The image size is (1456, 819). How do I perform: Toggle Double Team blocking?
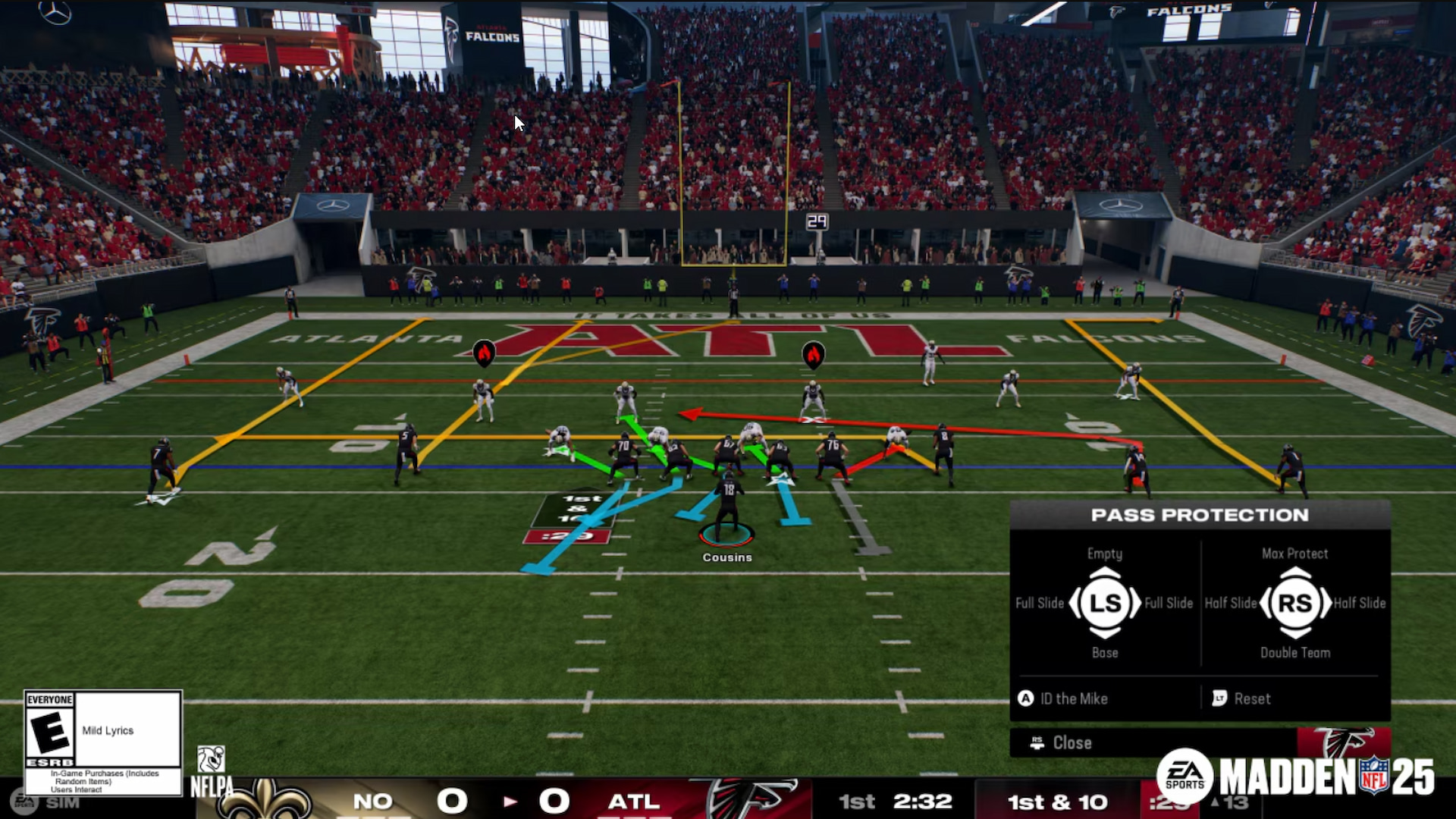click(1295, 652)
